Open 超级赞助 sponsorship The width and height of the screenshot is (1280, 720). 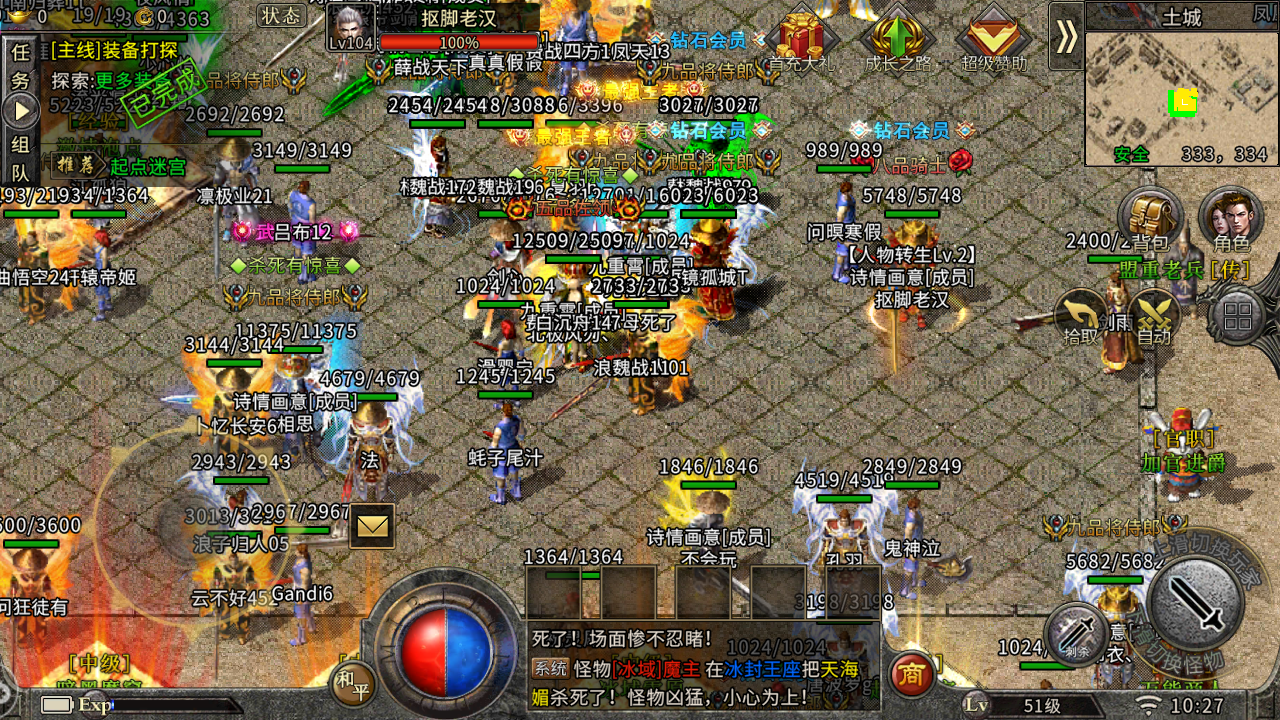(994, 40)
